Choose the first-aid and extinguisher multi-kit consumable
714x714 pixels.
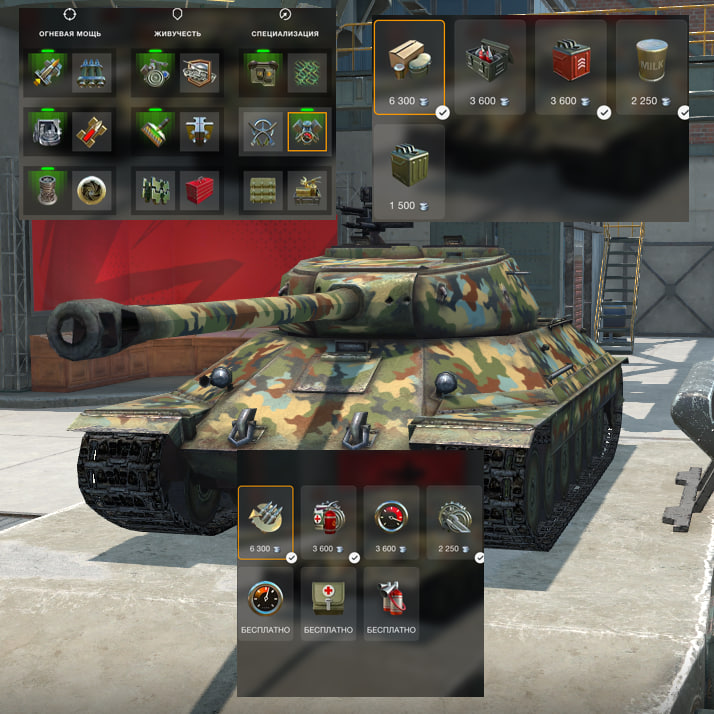coord(328,521)
